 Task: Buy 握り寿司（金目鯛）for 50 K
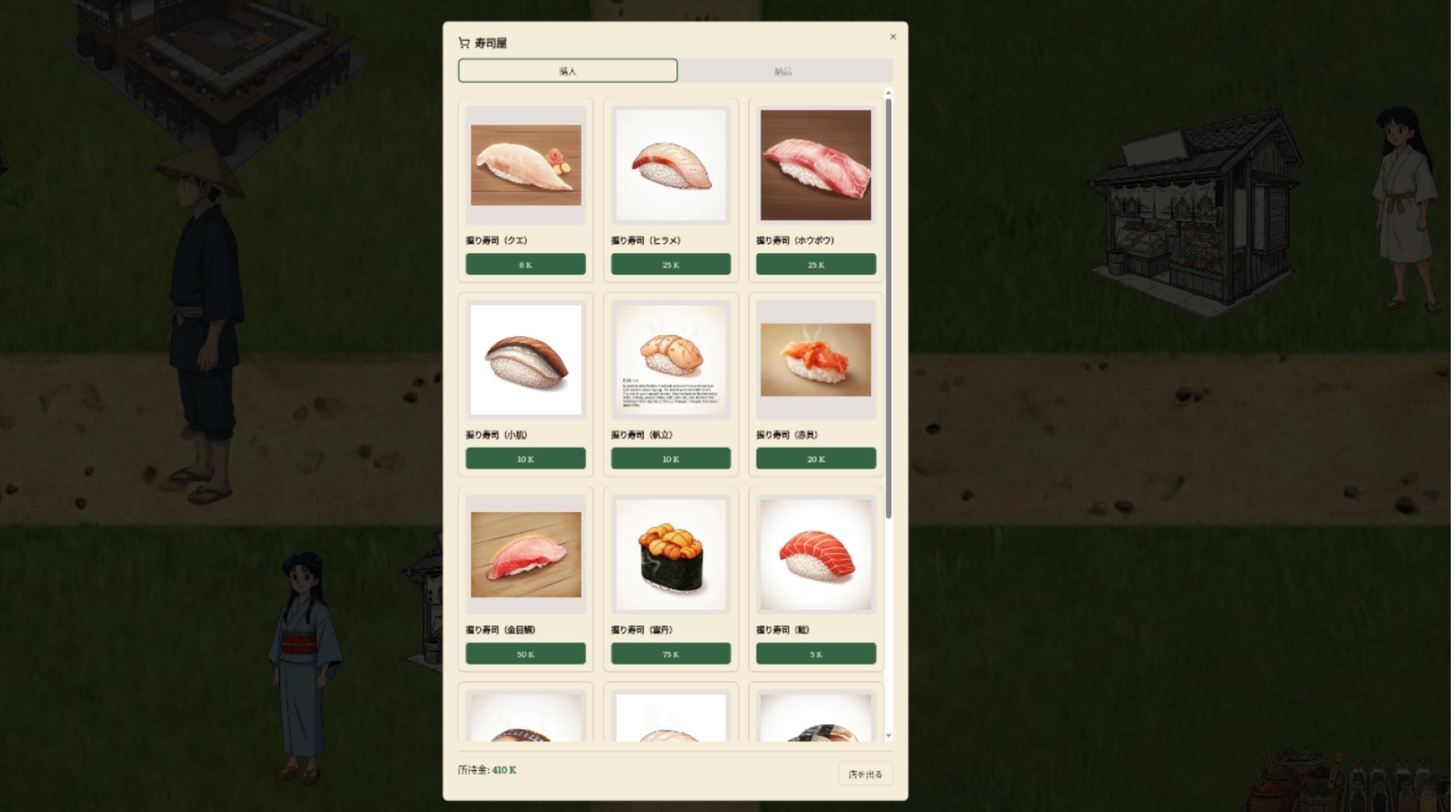(525, 654)
